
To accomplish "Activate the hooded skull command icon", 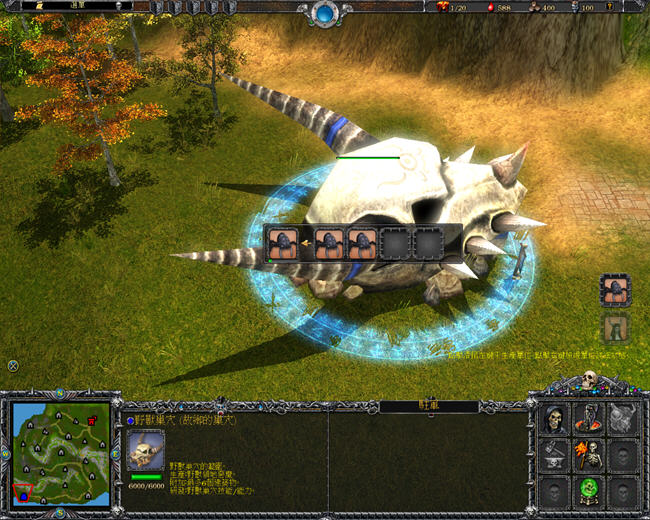I will click(x=556, y=420).
